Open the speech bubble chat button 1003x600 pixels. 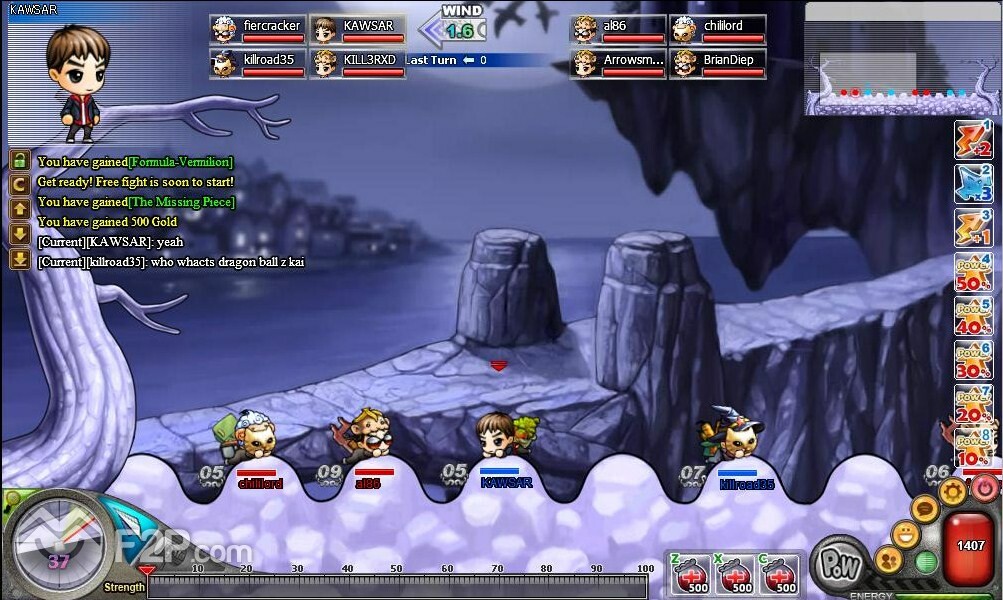click(x=925, y=509)
